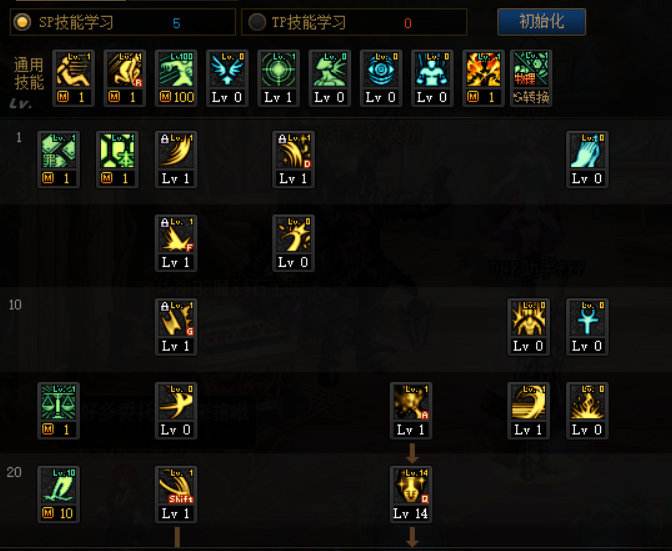Select the blue-white glove skill icon
The width and height of the screenshot is (672, 551).
(587, 152)
